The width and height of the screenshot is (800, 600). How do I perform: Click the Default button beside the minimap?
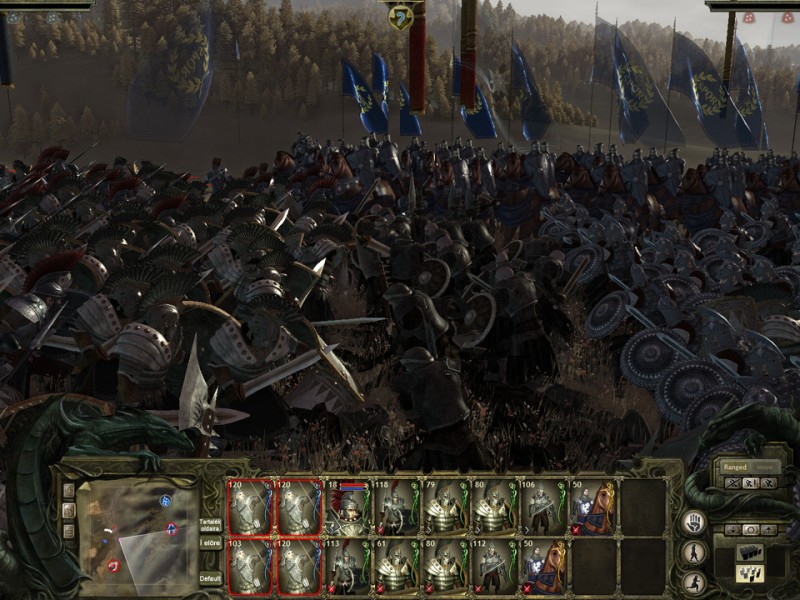[210, 578]
